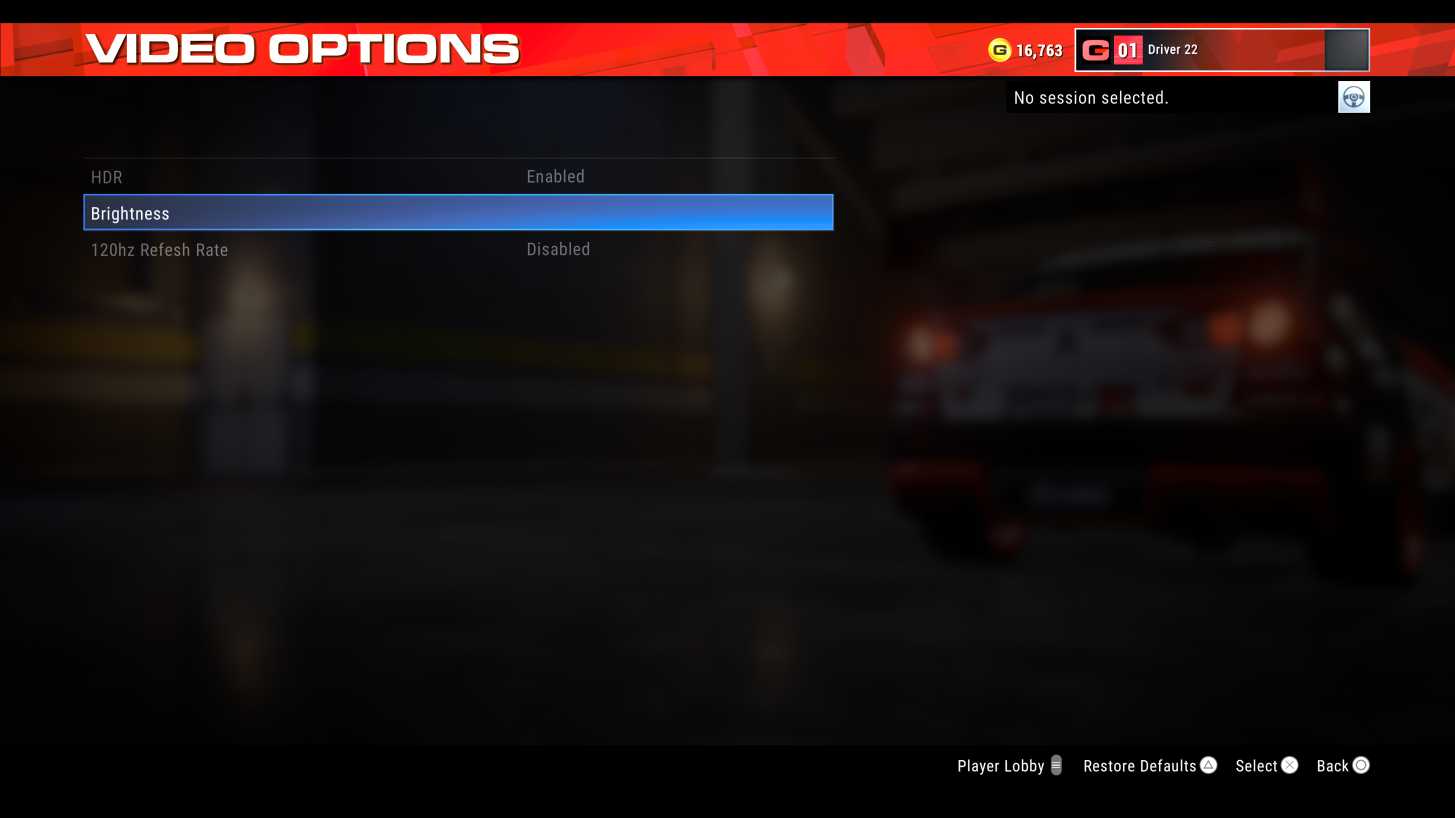Click the avatar placeholder on the player card
The height and width of the screenshot is (818, 1455).
tap(1346, 49)
